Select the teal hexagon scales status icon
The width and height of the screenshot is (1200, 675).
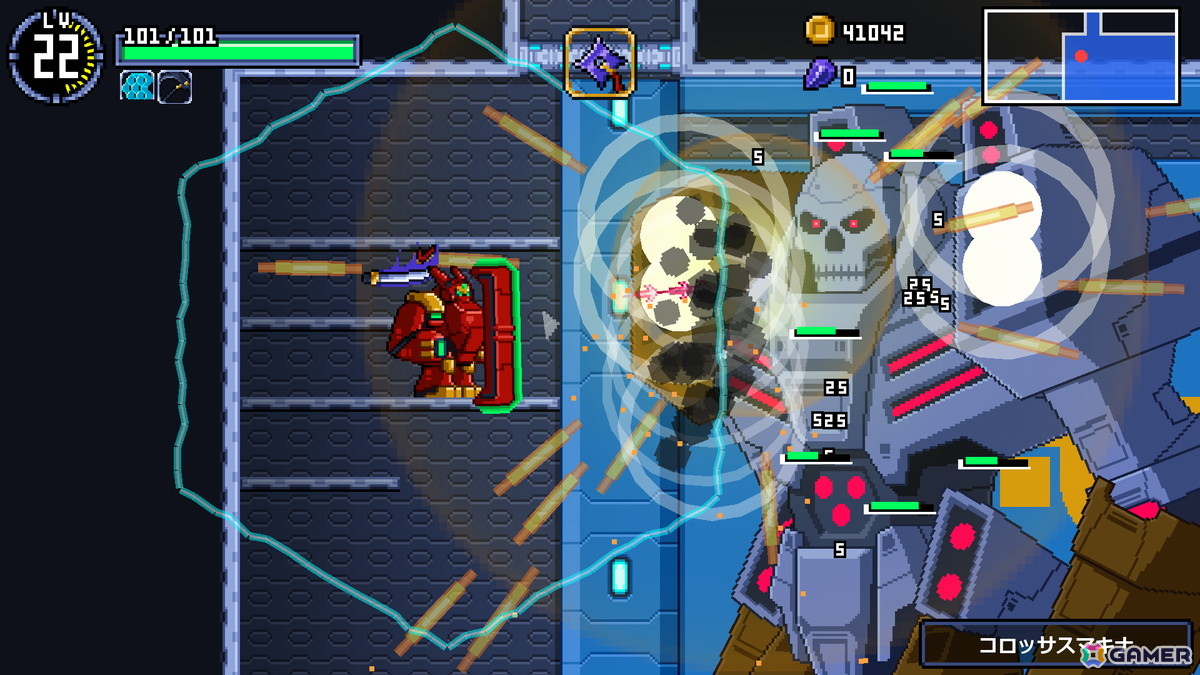tap(137, 86)
